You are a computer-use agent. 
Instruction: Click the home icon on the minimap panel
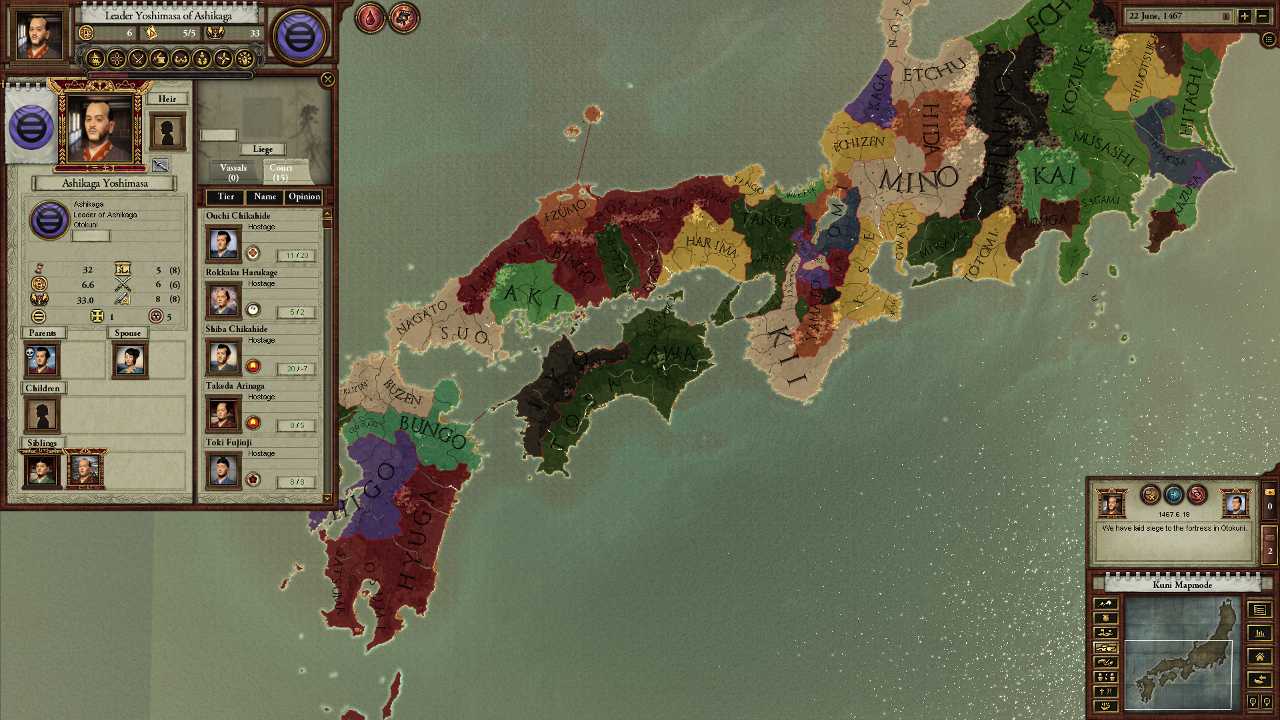point(1261,654)
